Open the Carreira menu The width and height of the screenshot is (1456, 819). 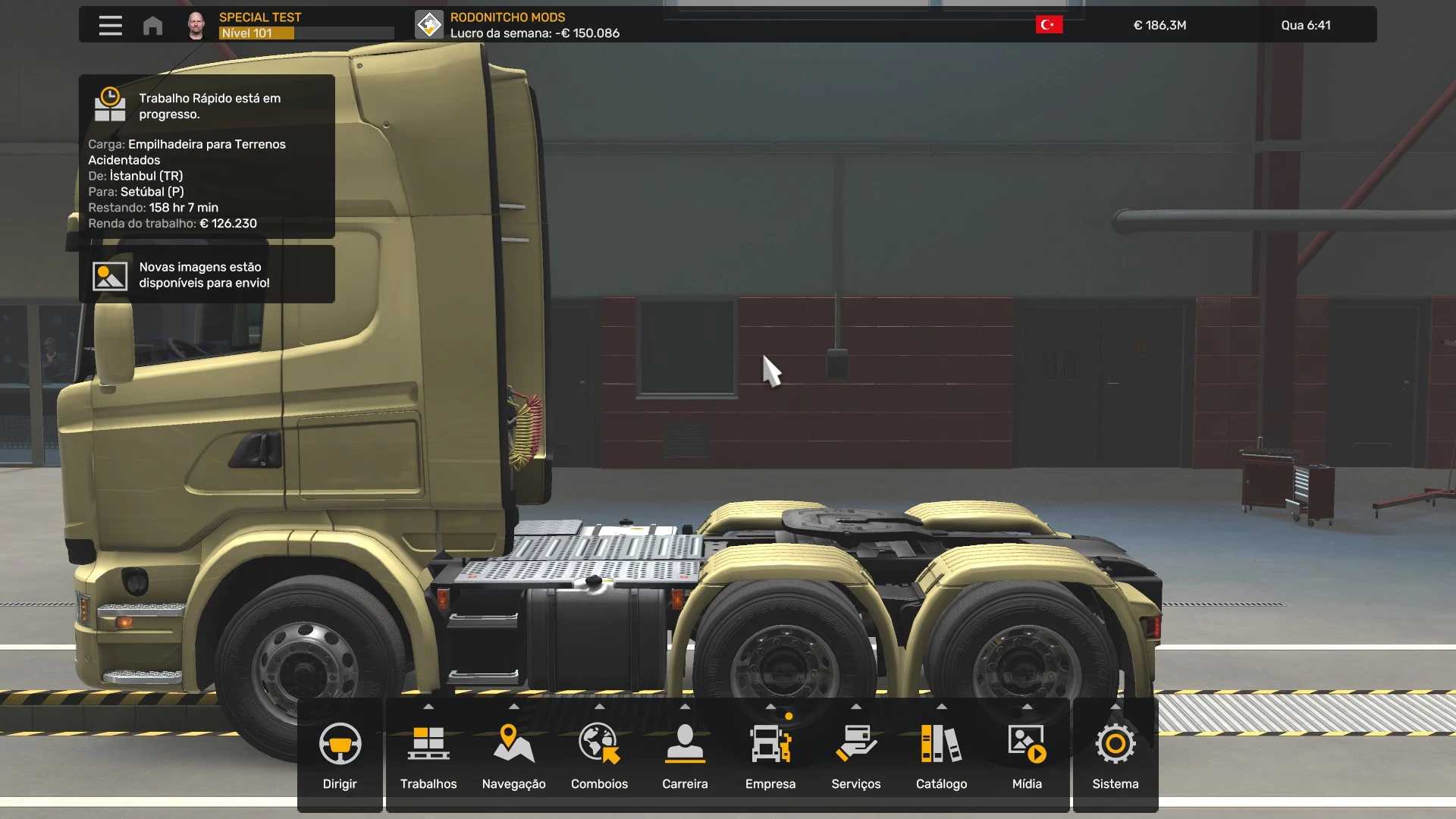pos(685,755)
